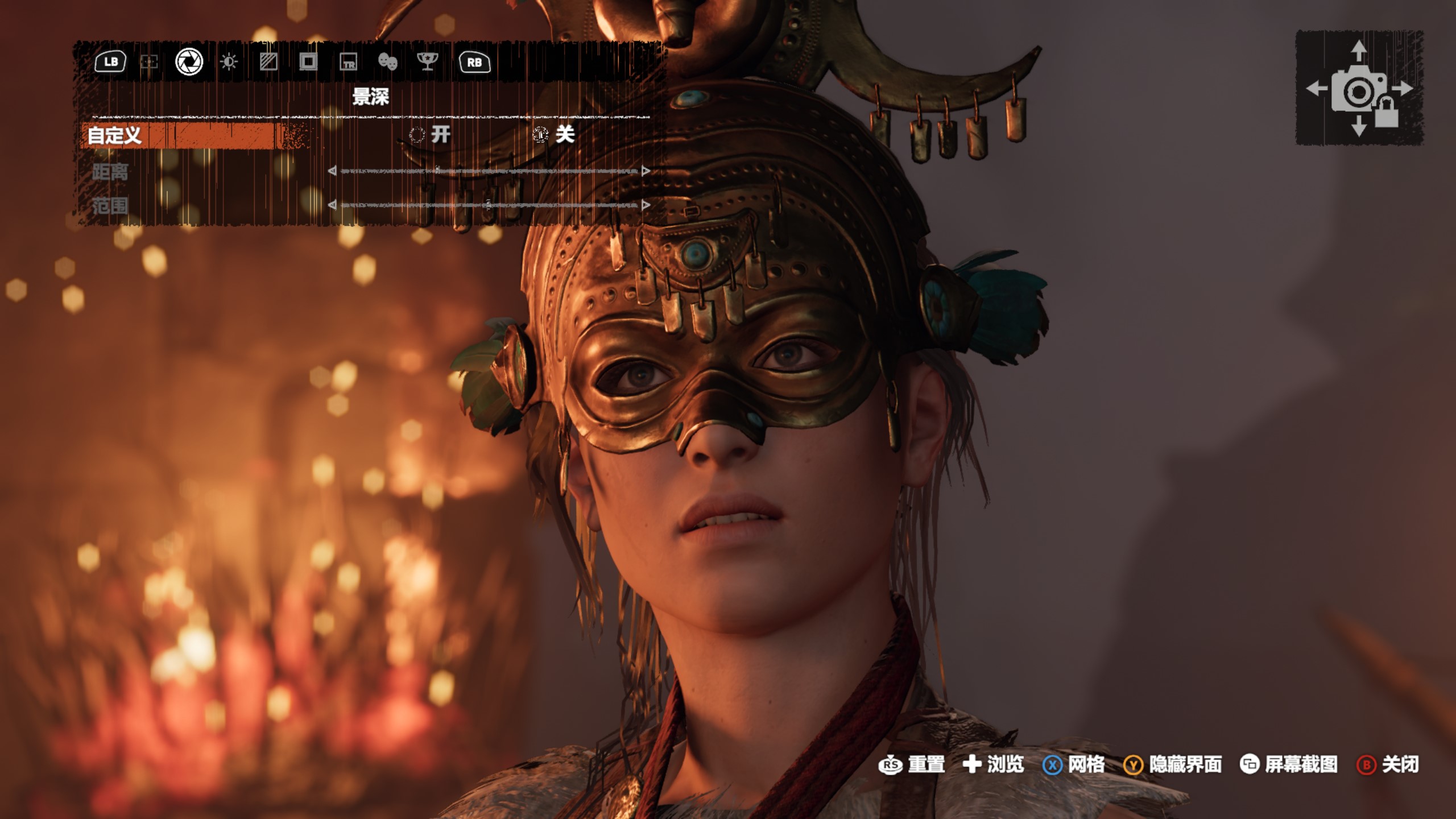Open the brightness sun icon tab

pyautogui.click(x=229, y=62)
